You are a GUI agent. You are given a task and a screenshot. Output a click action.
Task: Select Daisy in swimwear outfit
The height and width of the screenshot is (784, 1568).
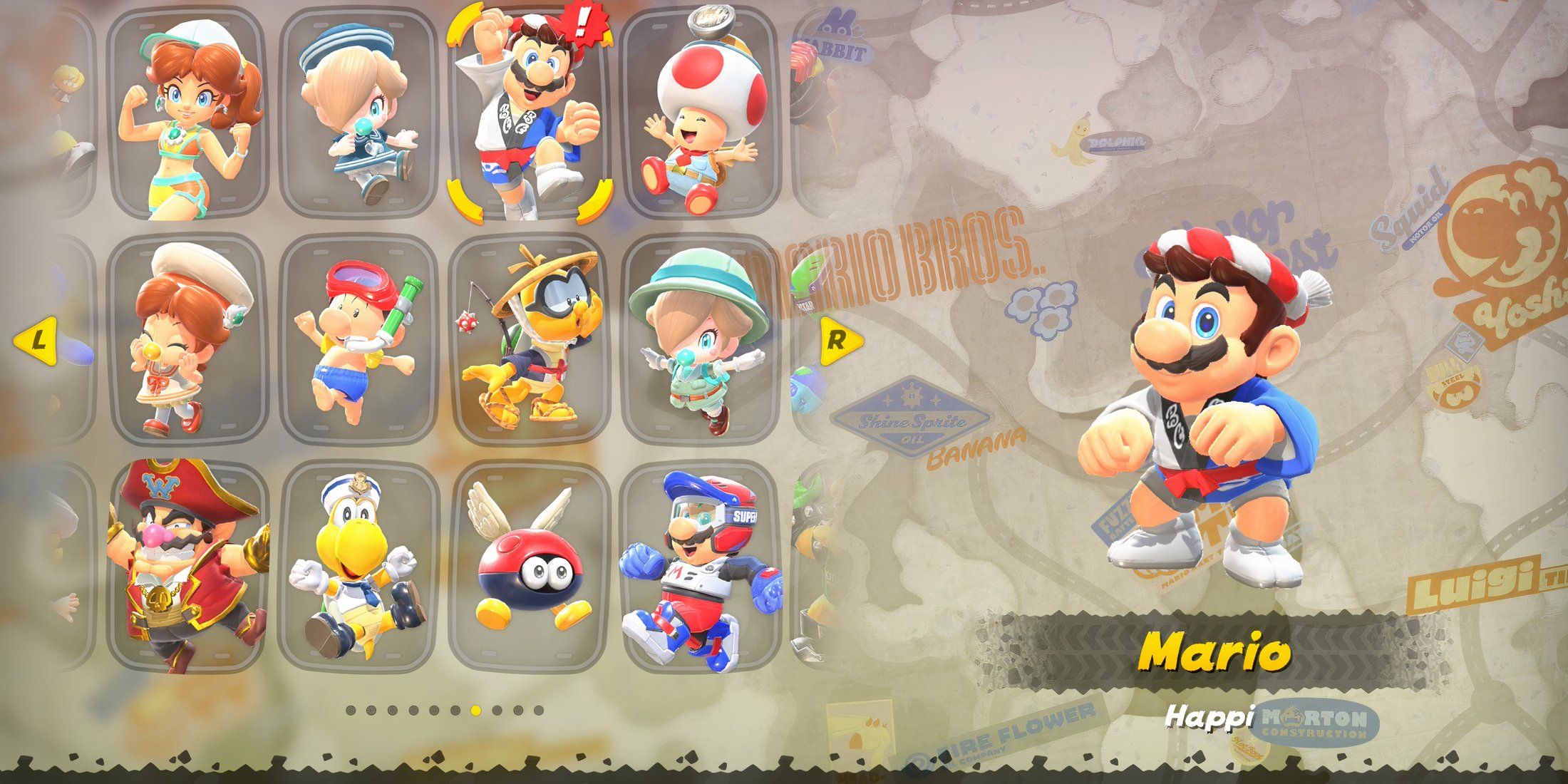coord(187,114)
